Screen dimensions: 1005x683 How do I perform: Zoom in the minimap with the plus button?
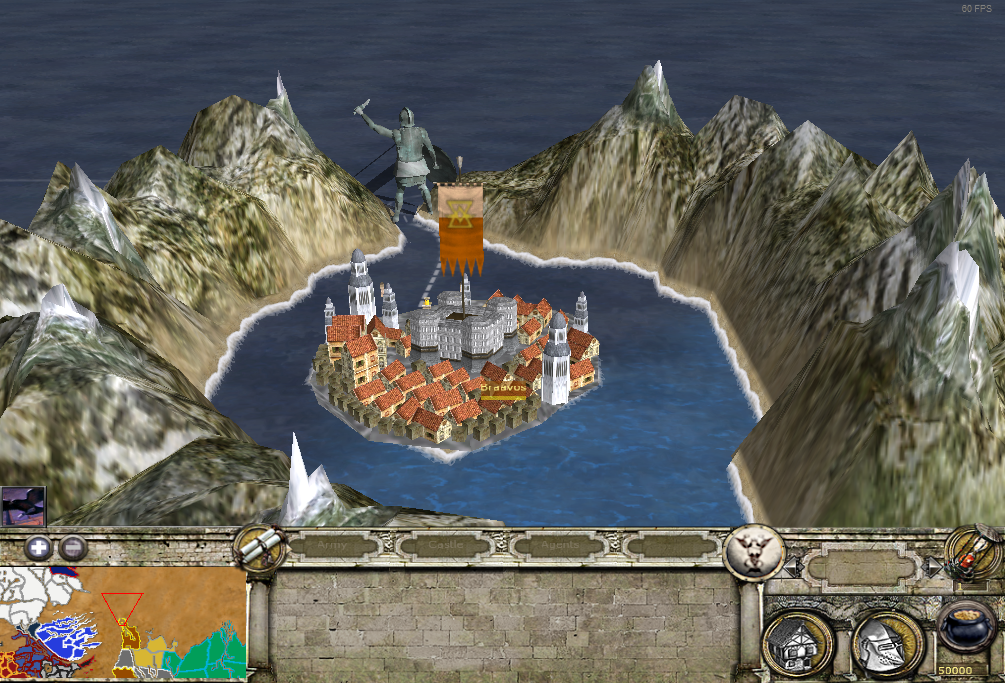[38, 547]
